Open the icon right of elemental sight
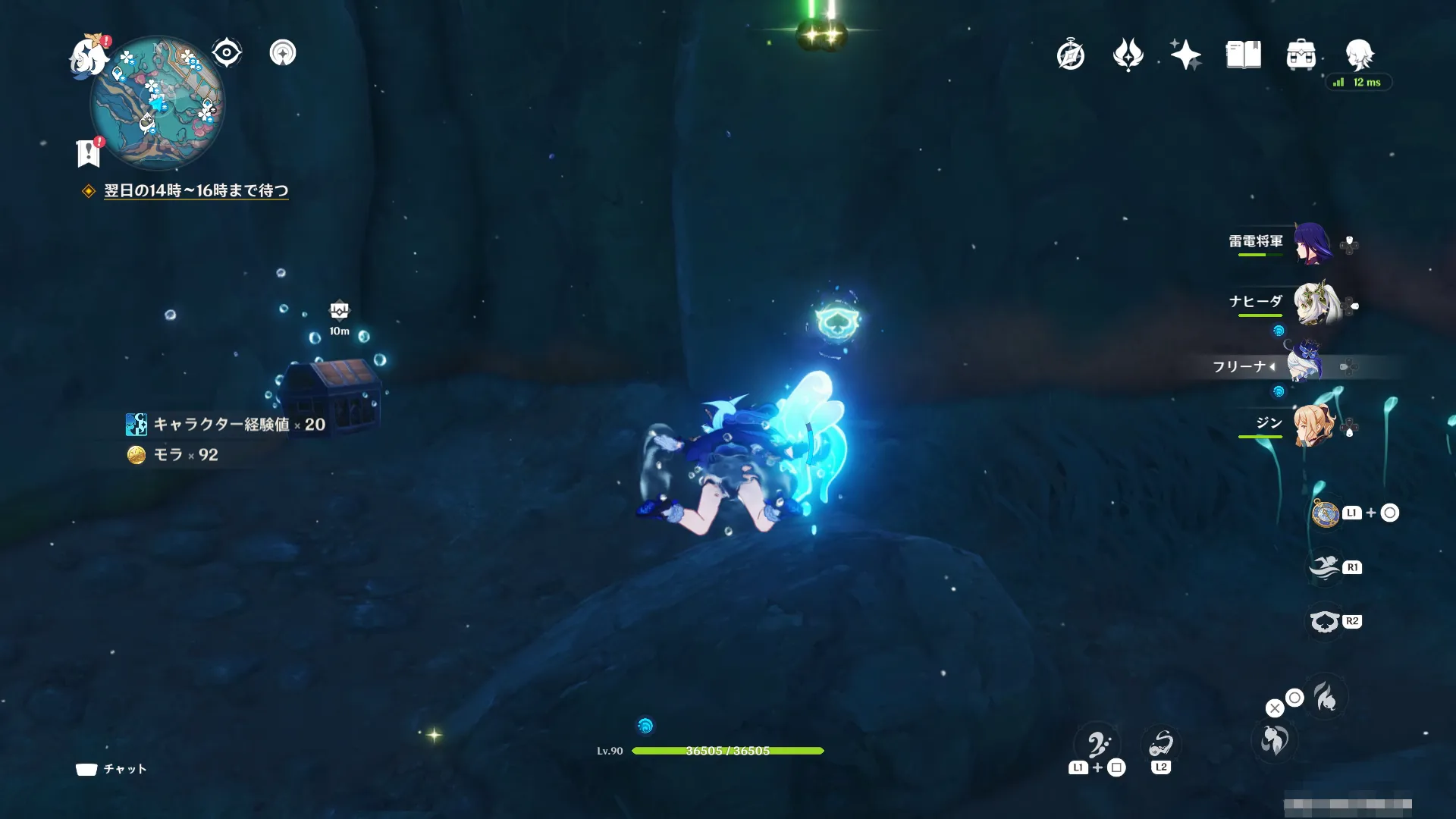This screenshot has height=819, width=1456. coord(283,53)
